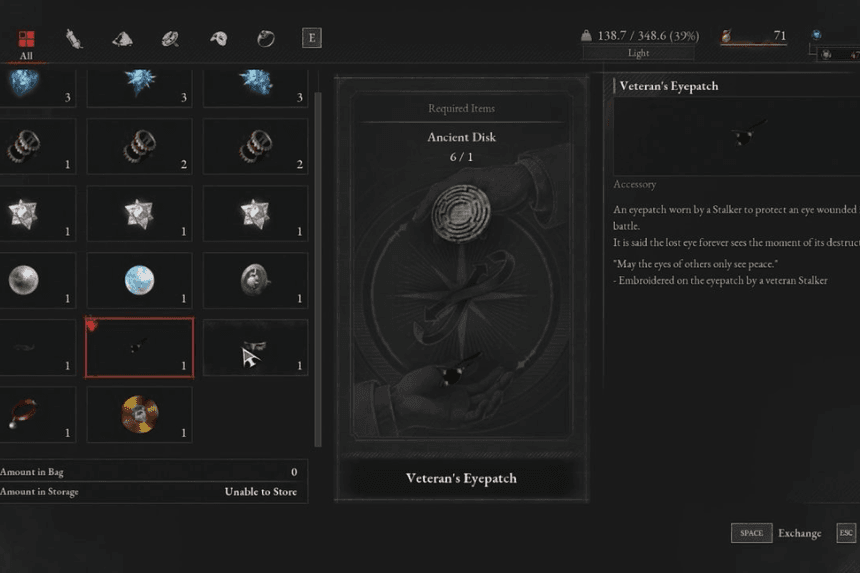Switch to the triangular pile category tab

(122, 39)
